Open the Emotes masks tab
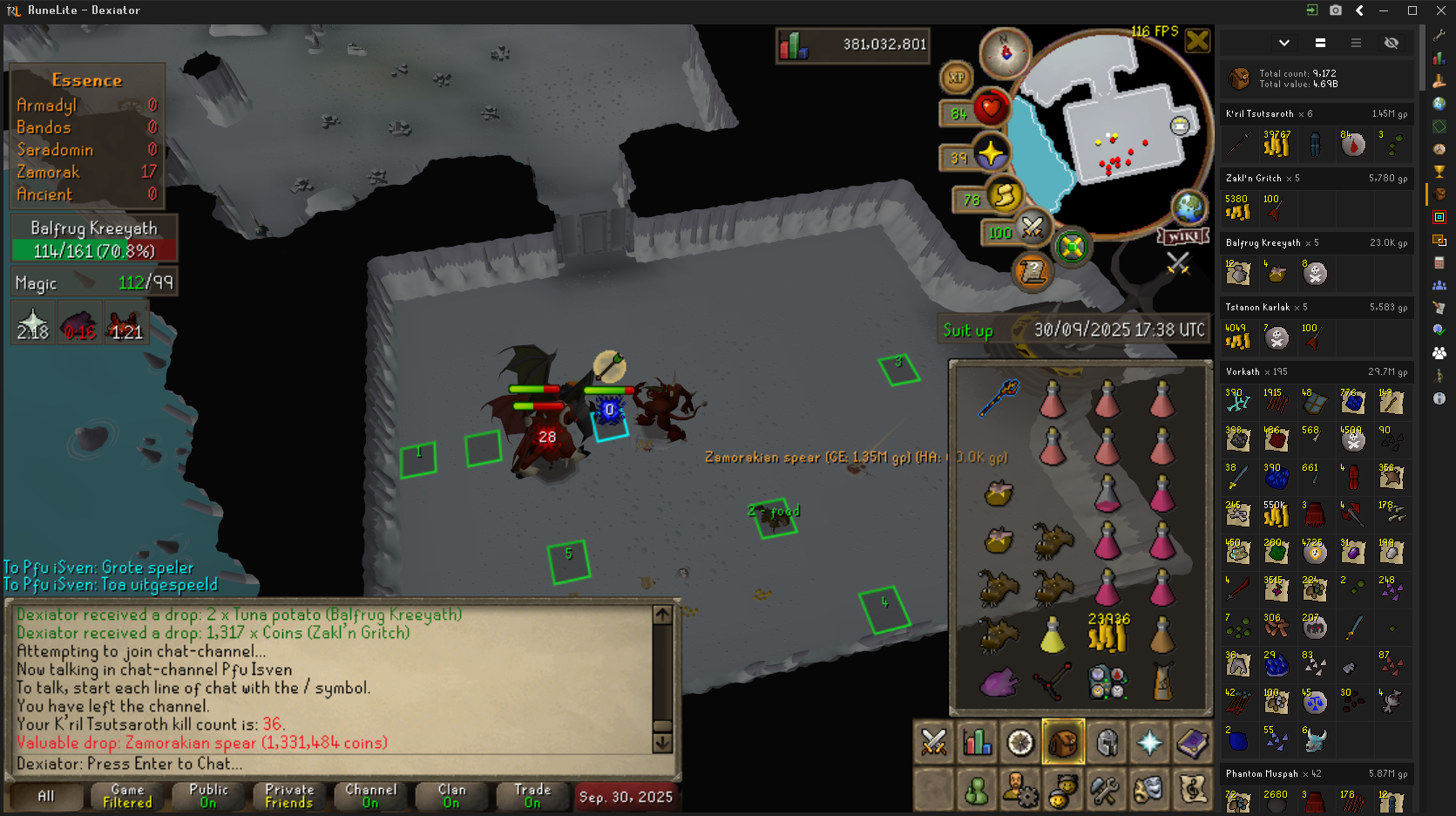This screenshot has height=816, width=1456. pos(1148,791)
